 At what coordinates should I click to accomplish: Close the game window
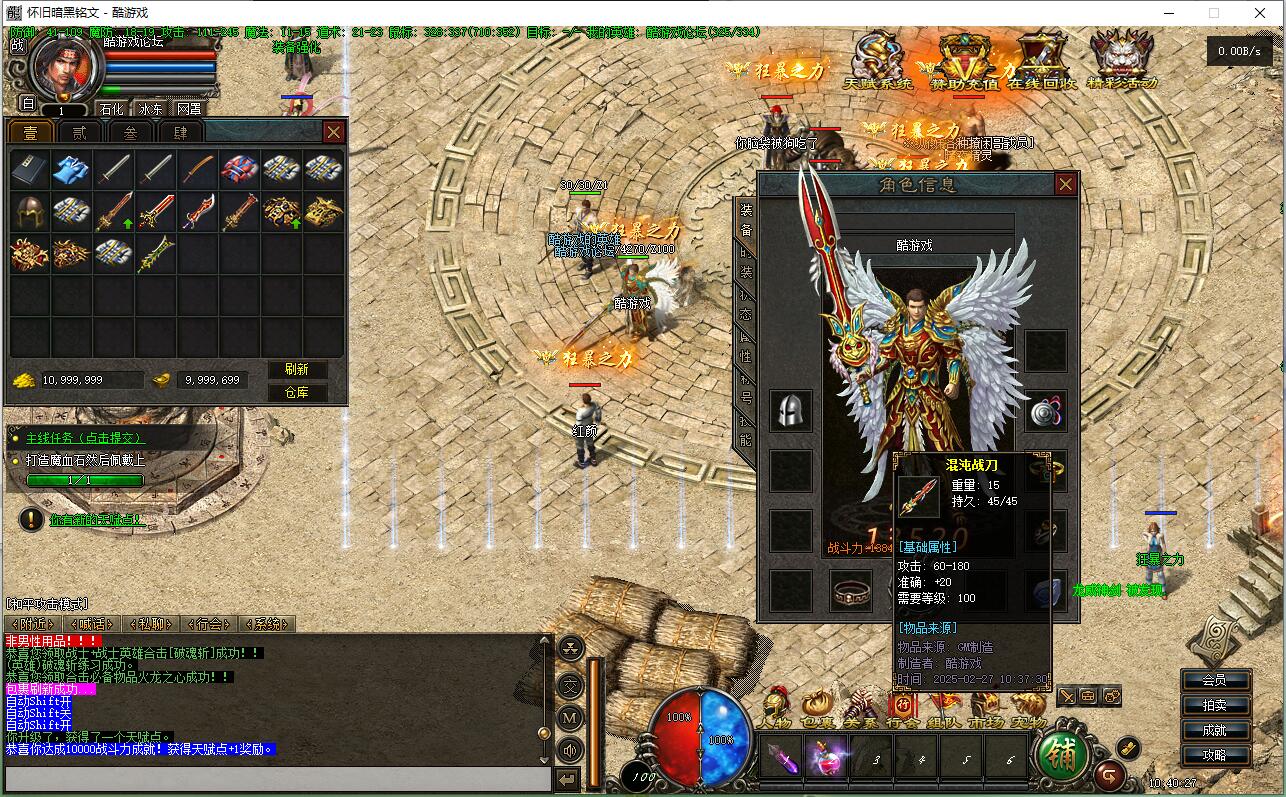[1260, 13]
